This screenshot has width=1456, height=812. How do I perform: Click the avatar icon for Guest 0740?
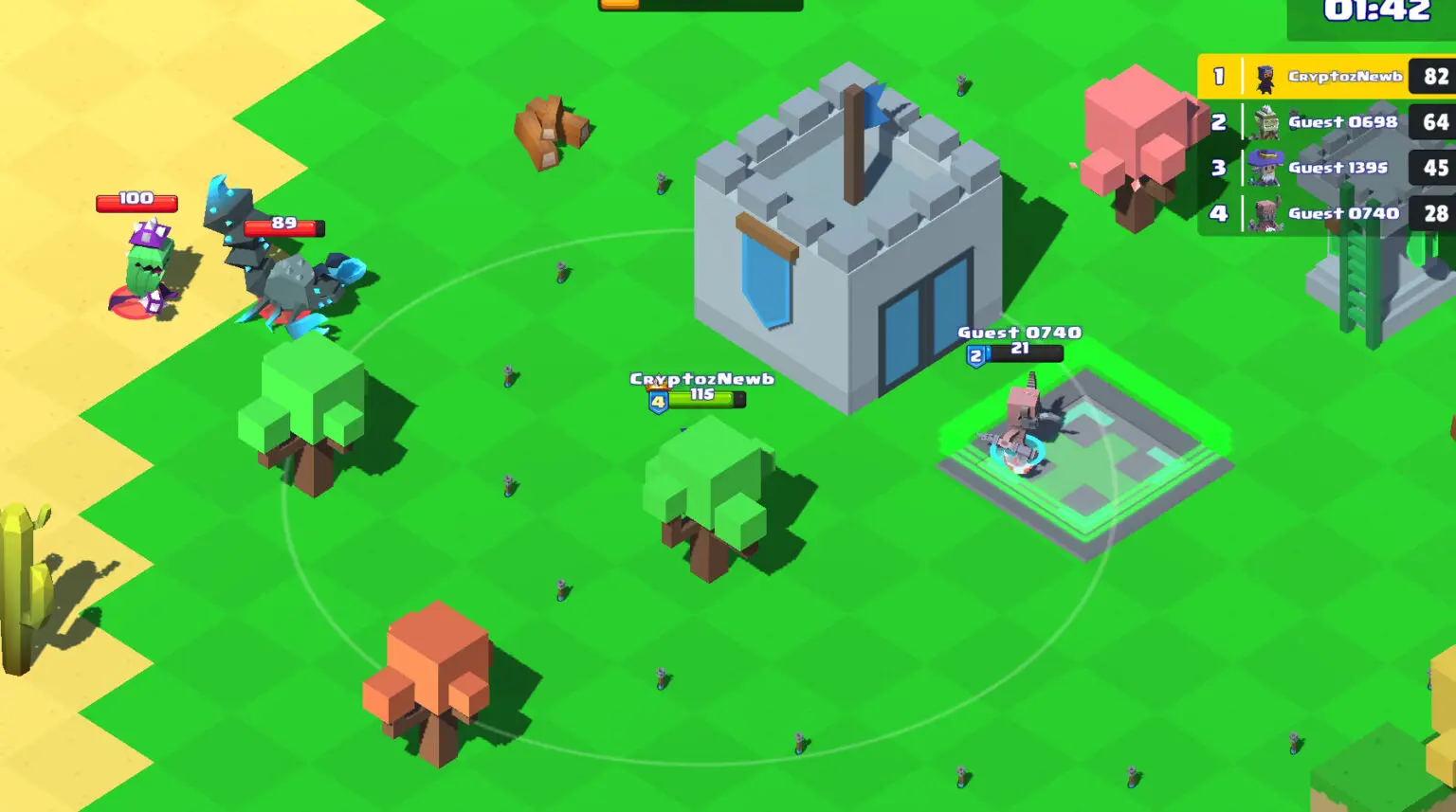tap(1265, 213)
